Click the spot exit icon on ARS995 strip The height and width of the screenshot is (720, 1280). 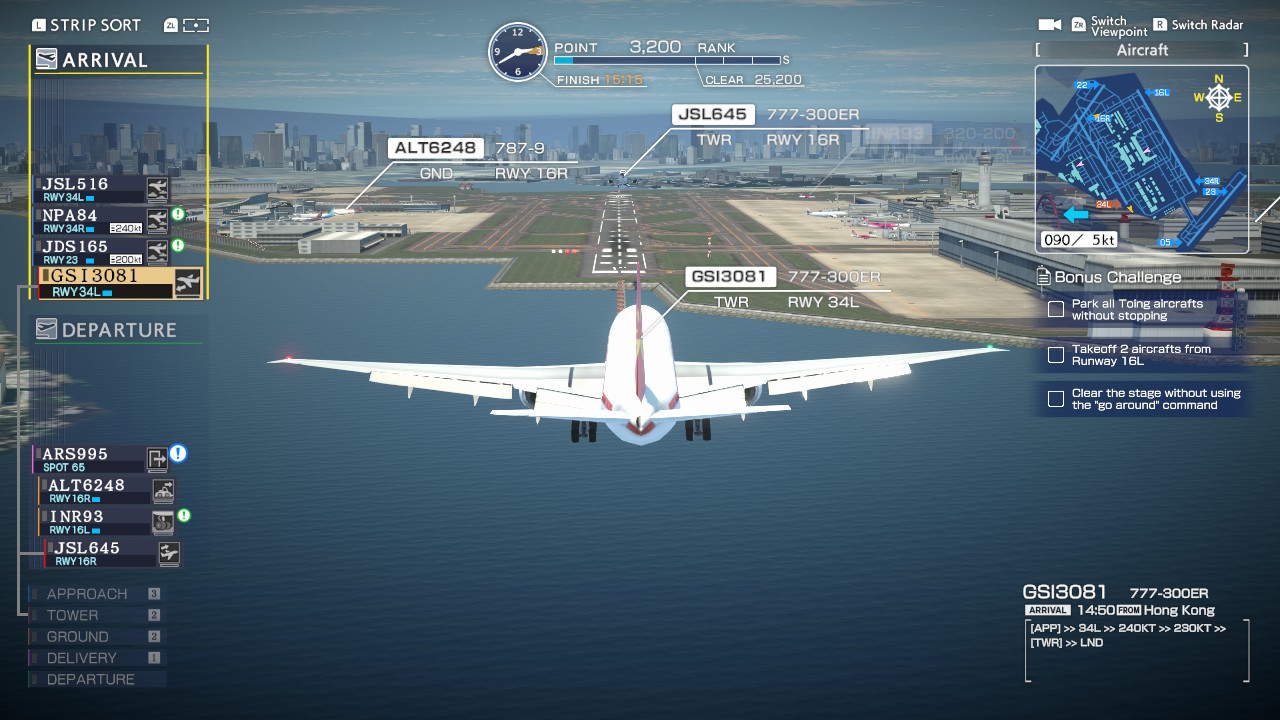tap(157, 459)
